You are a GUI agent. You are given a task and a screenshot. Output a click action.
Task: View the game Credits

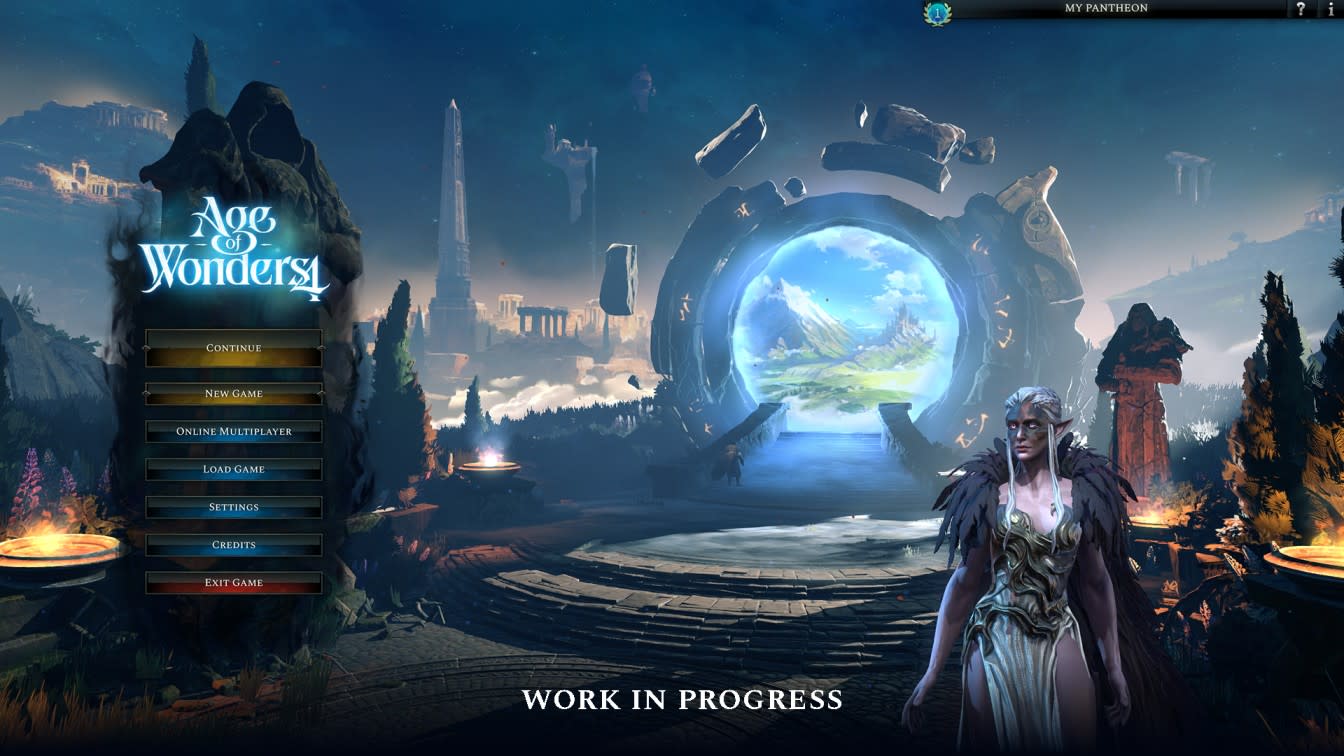tap(233, 545)
